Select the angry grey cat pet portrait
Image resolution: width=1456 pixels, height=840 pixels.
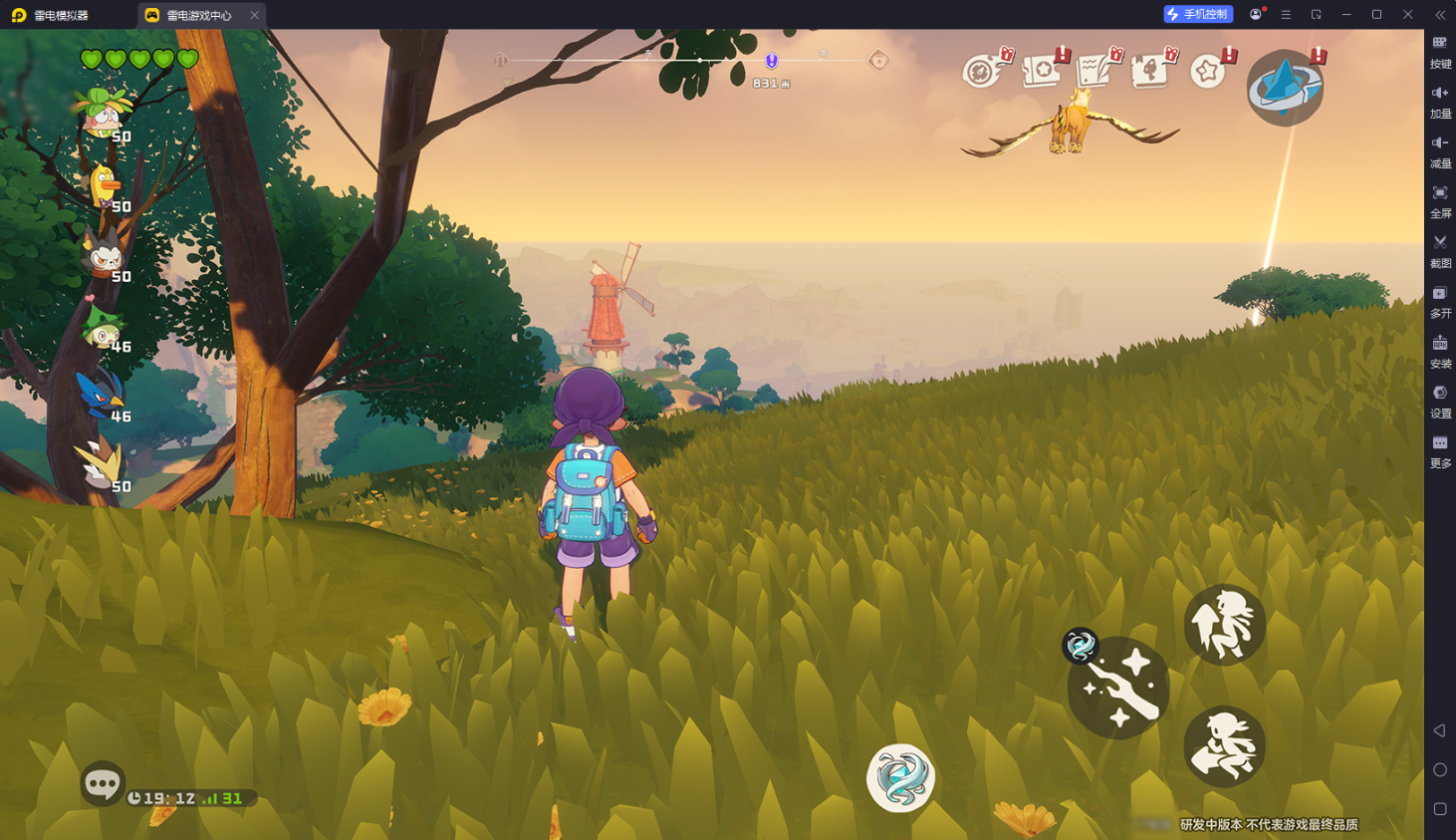click(104, 256)
